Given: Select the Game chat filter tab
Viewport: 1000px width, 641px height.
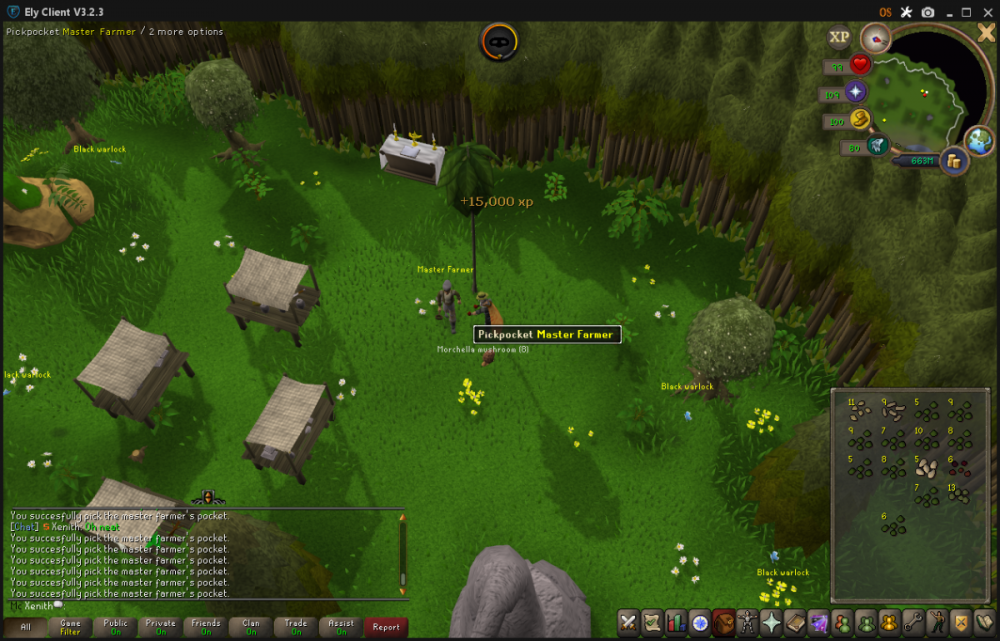Looking at the screenshot, I should [x=70, y=627].
